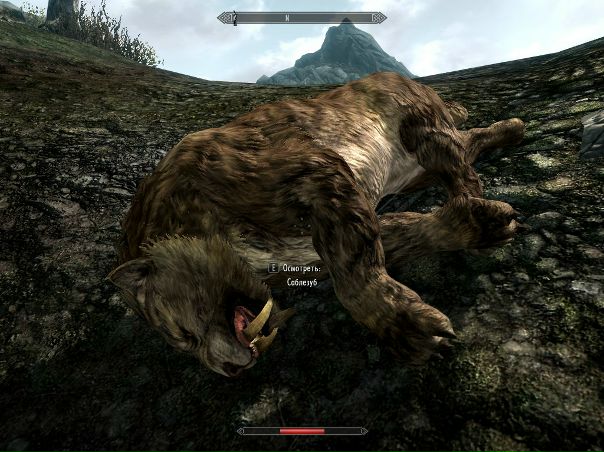Click the compass bar showing north
604x452 pixels.
302,17
